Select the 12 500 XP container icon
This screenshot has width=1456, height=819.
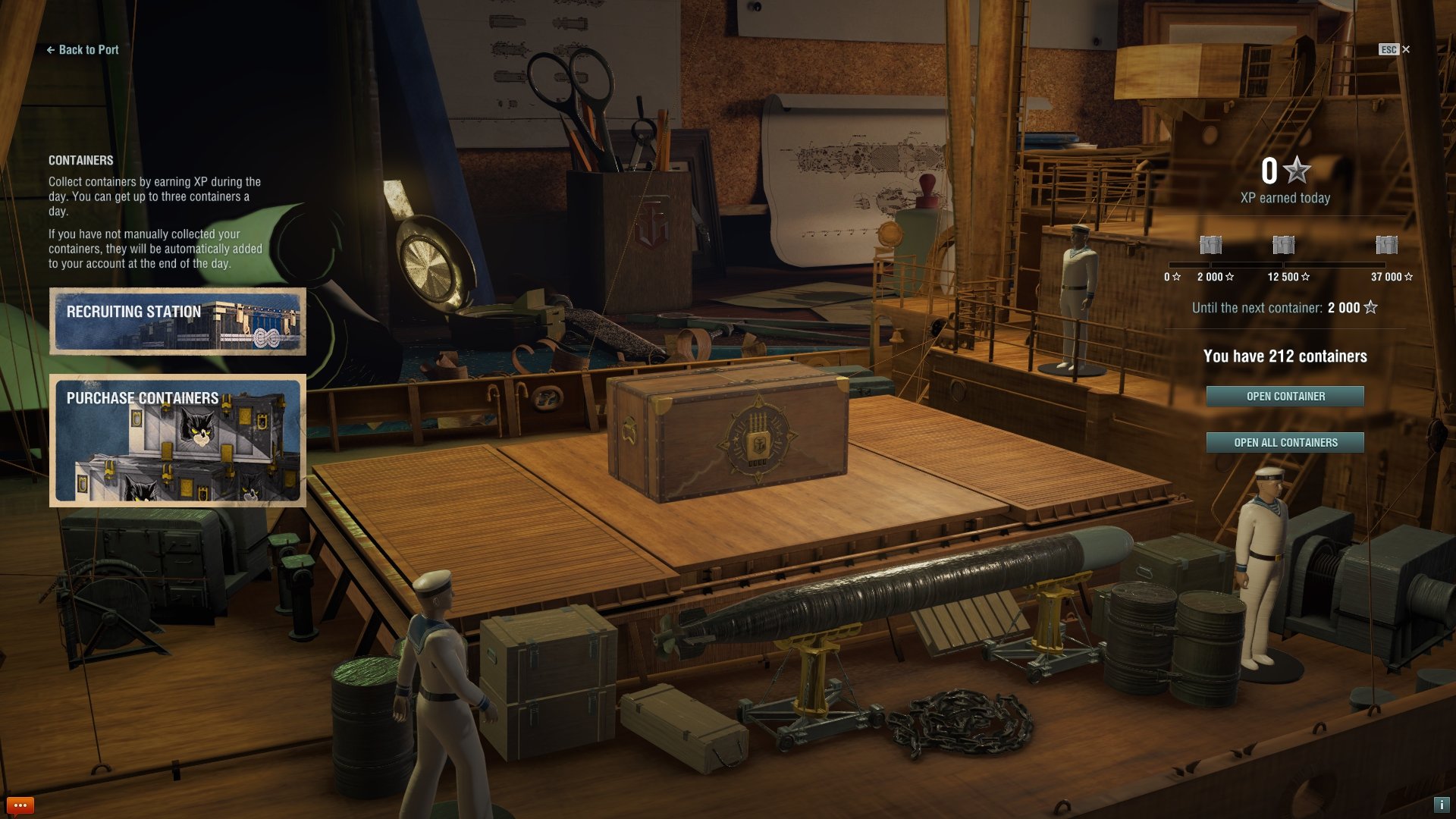pyautogui.click(x=1283, y=245)
